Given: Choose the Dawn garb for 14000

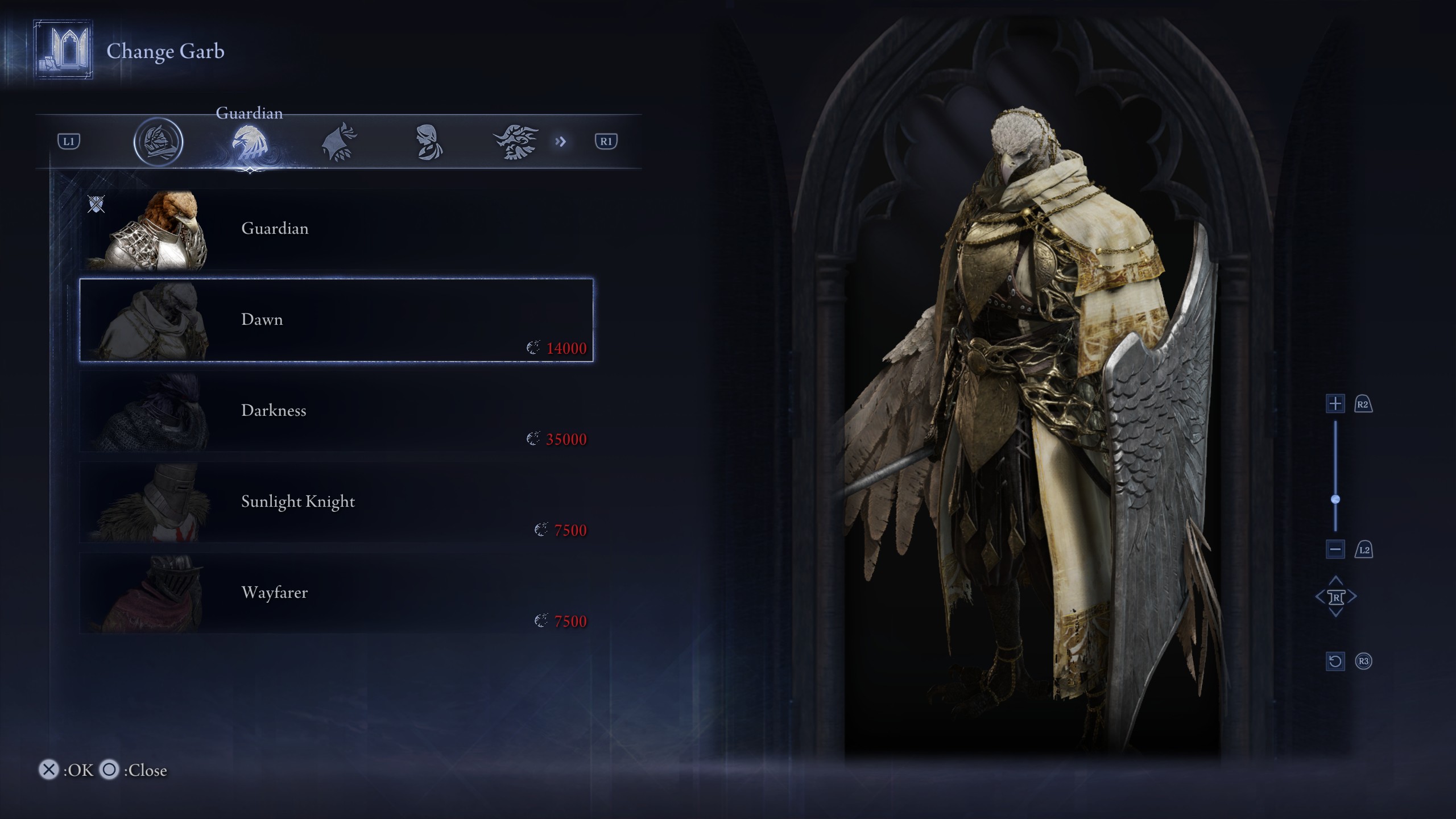Looking at the screenshot, I should 336,320.
